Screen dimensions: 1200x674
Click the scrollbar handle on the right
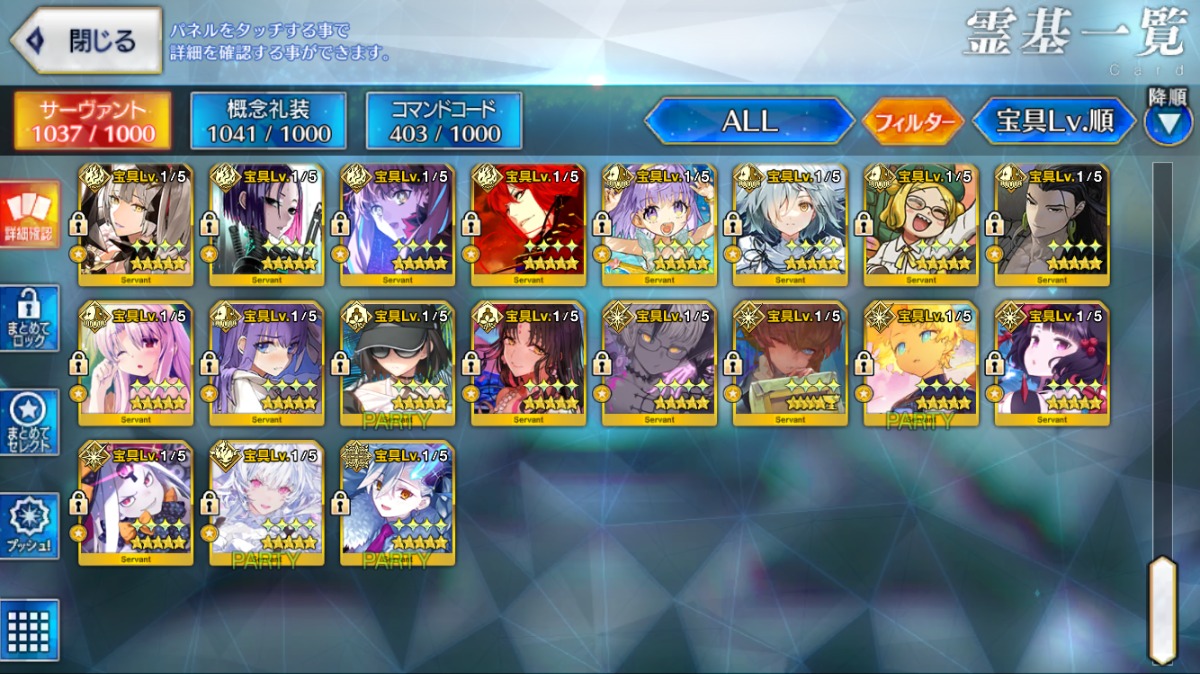(x=1162, y=610)
